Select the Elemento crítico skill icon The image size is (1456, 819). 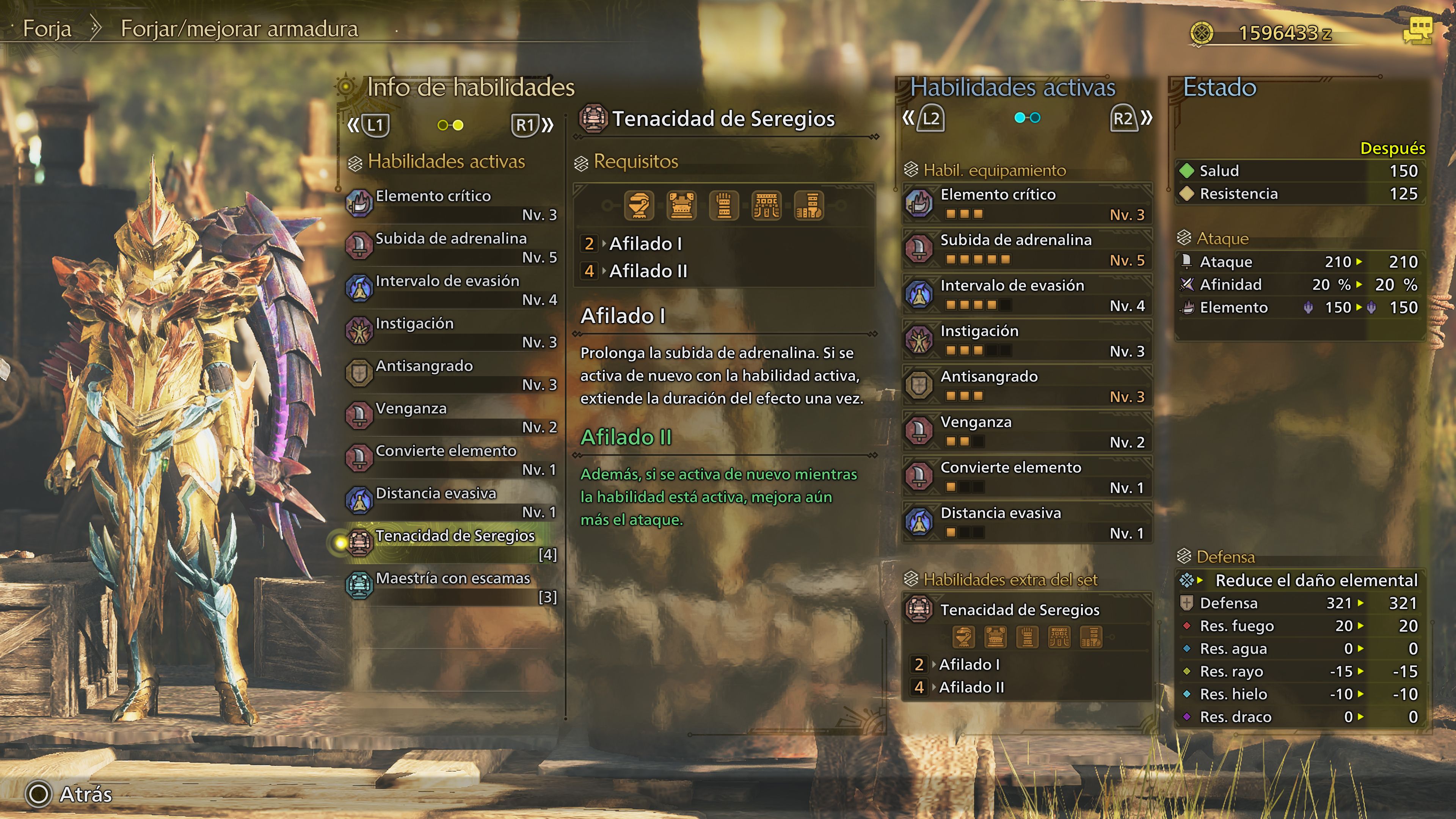(361, 202)
